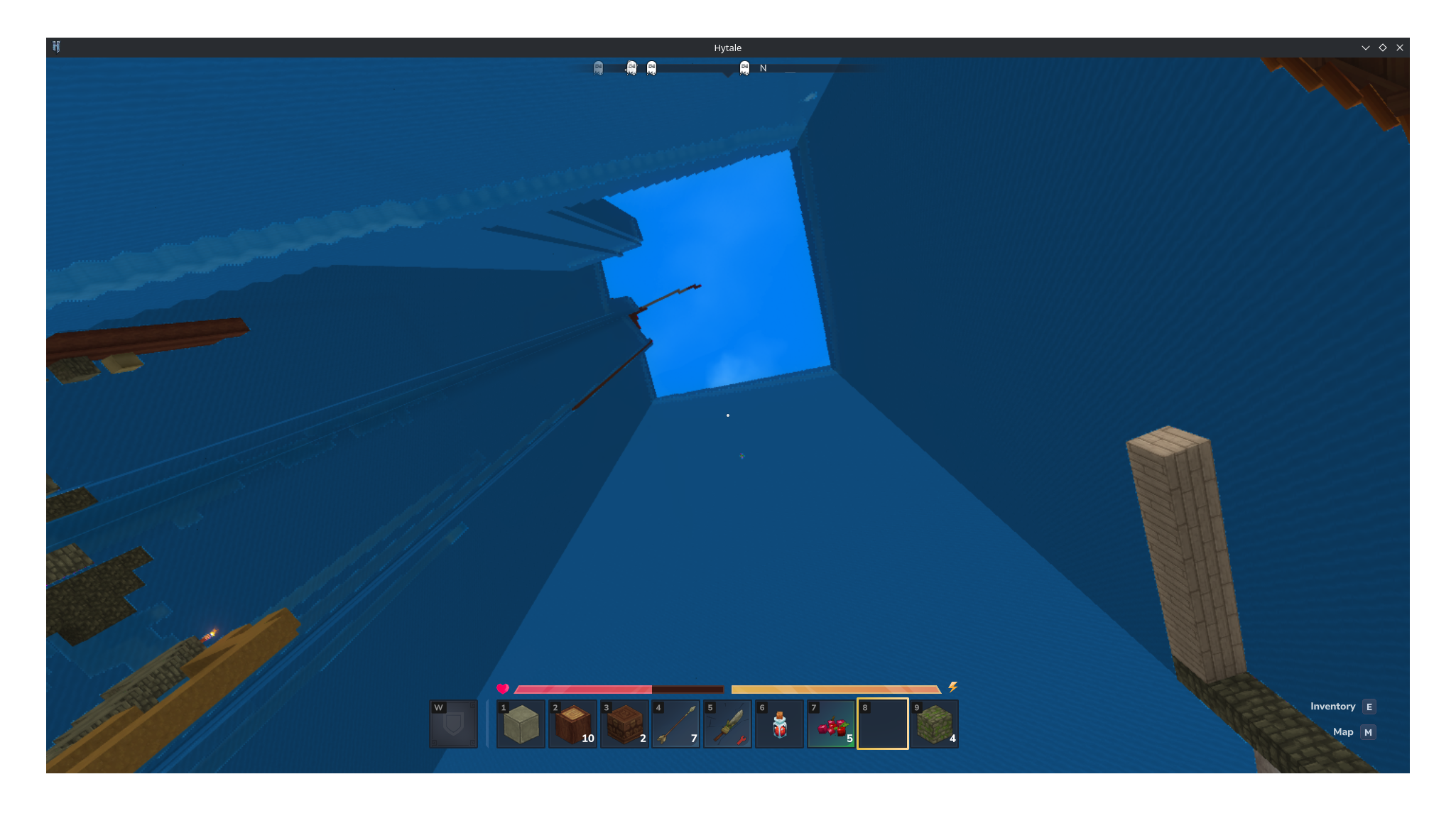Image resolution: width=1456 pixels, height=828 pixels.
Task: Click the lightning bolt next to stamina bar
Action: coord(952,688)
